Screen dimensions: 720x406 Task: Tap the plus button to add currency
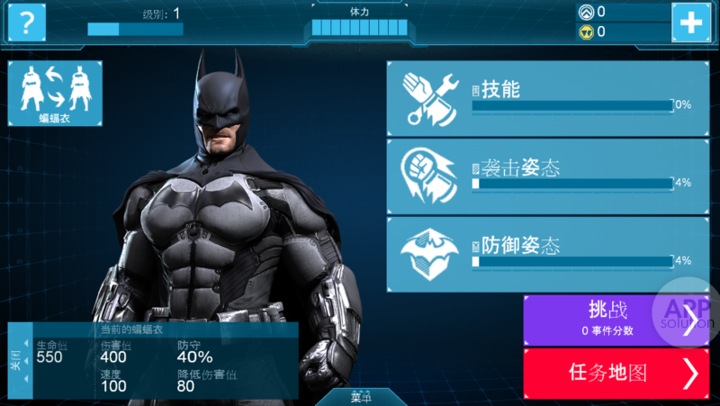(x=691, y=21)
